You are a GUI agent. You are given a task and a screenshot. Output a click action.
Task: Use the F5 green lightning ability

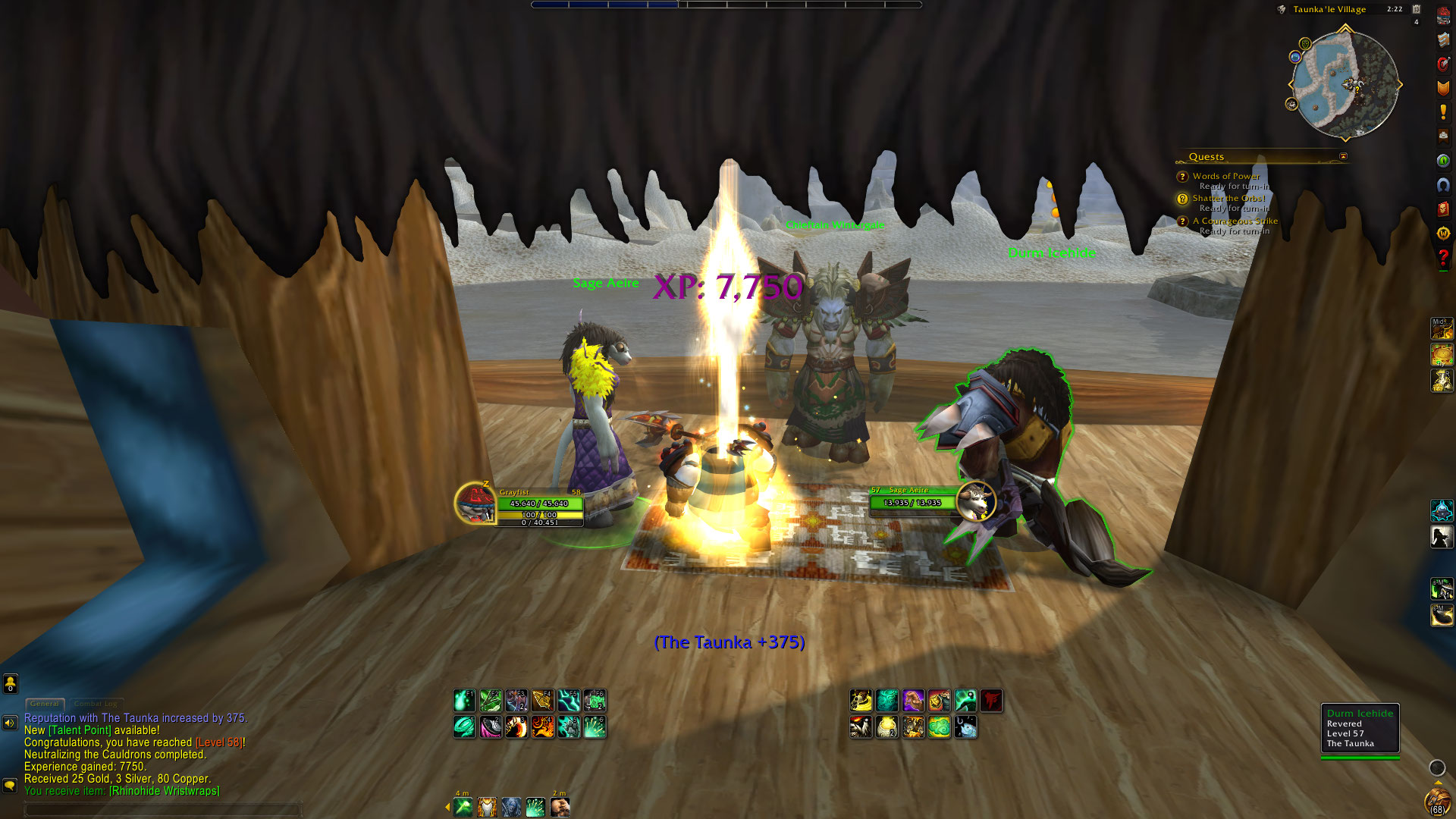point(569,701)
